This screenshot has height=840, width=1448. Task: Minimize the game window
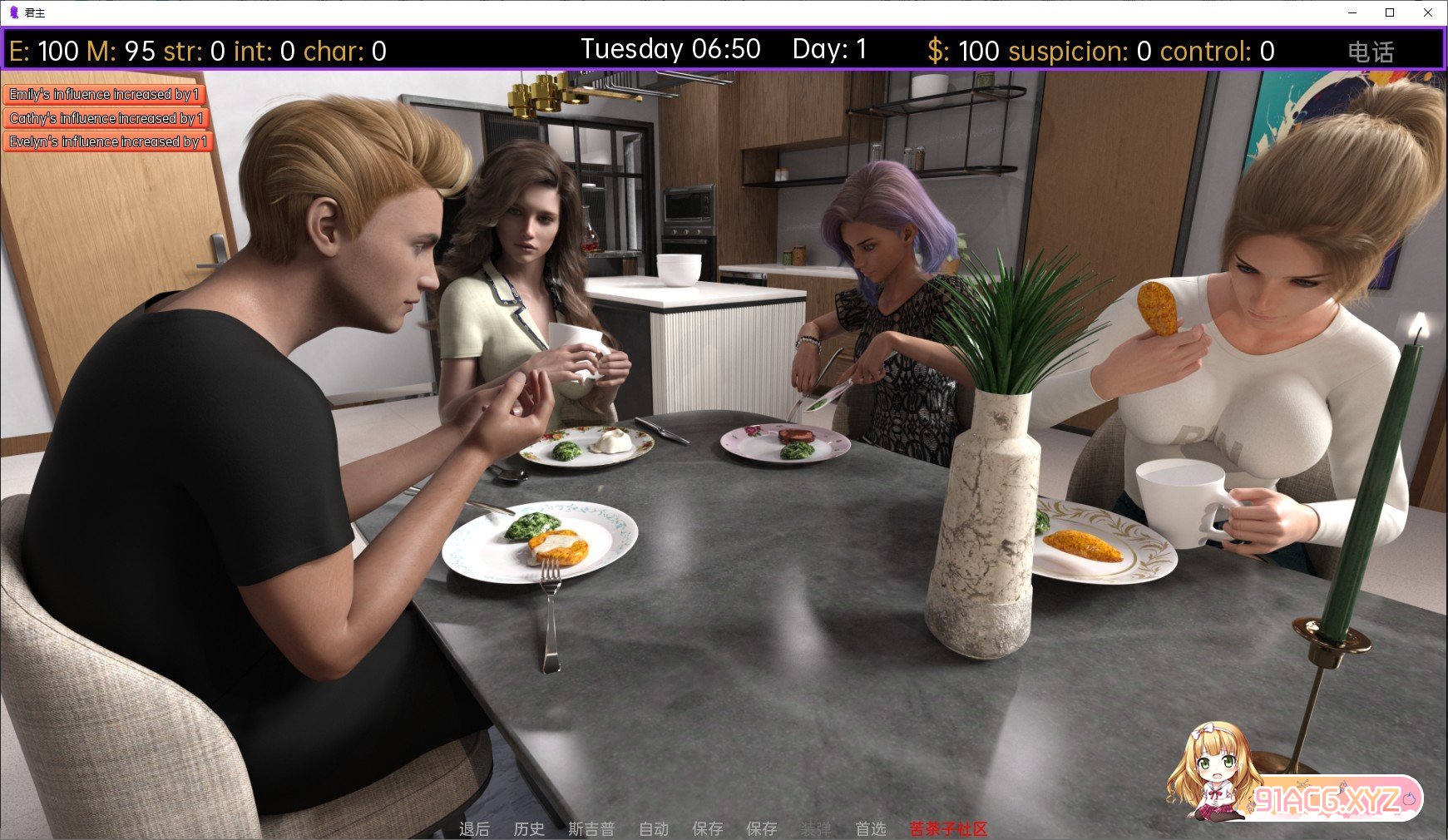(x=1352, y=12)
